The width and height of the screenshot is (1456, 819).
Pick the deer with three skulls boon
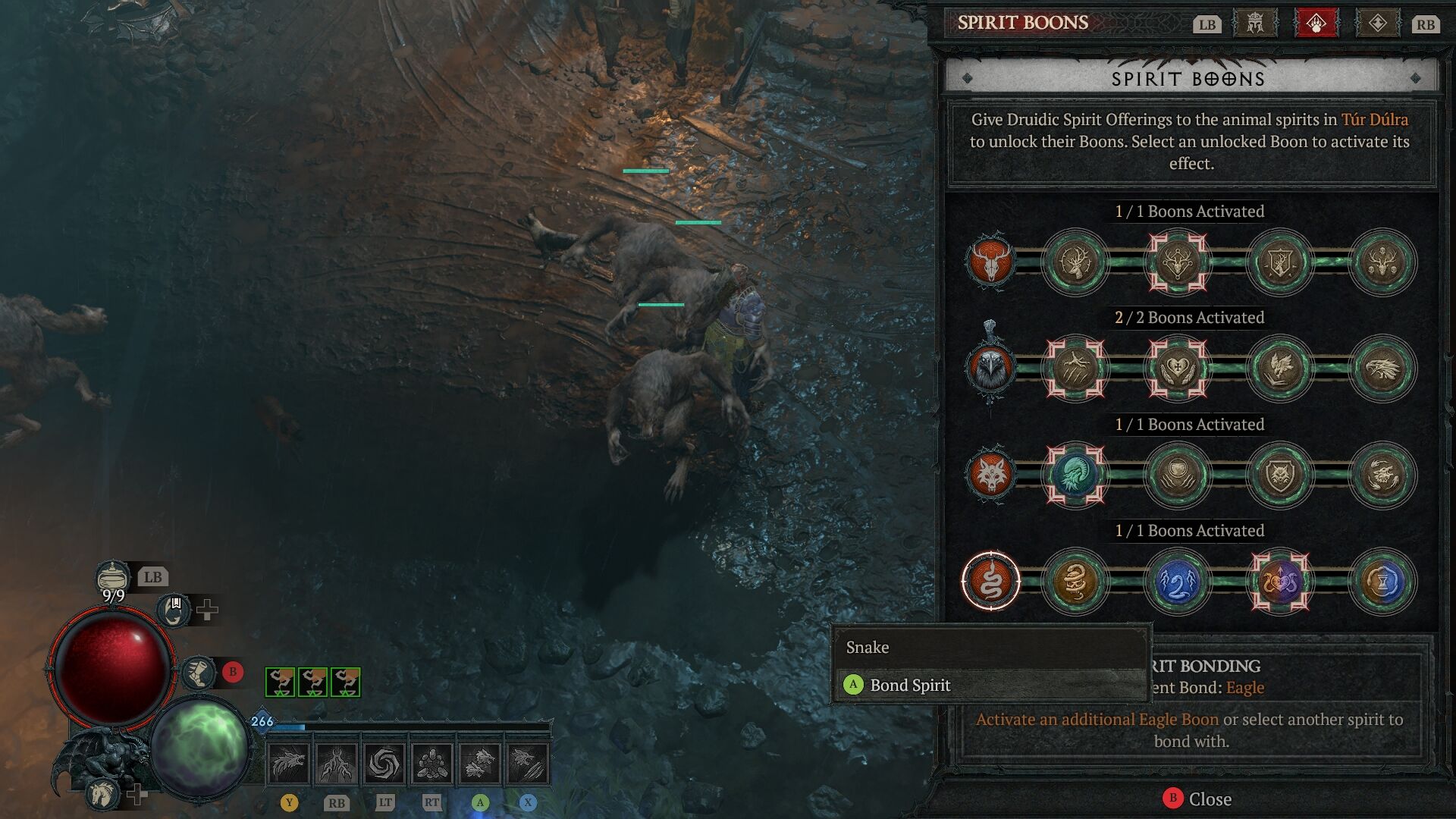tap(1382, 262)
